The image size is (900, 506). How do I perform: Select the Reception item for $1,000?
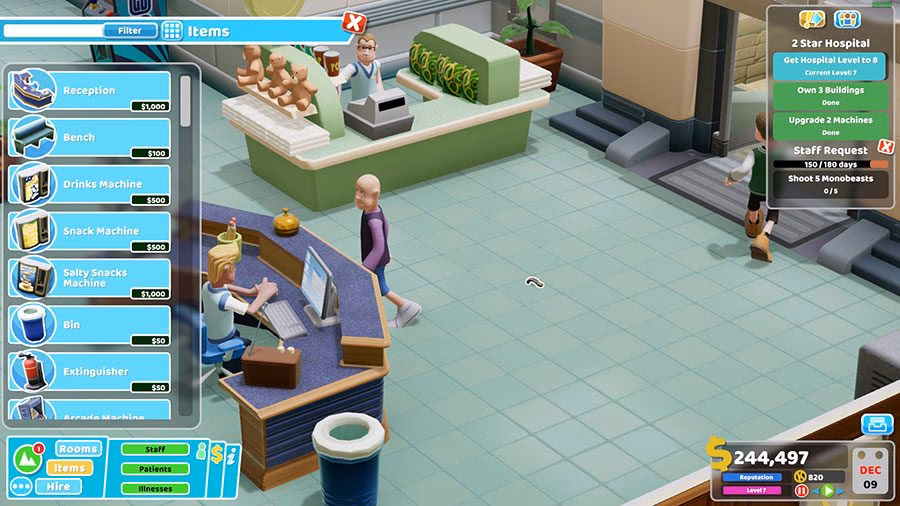click(90, 91)
